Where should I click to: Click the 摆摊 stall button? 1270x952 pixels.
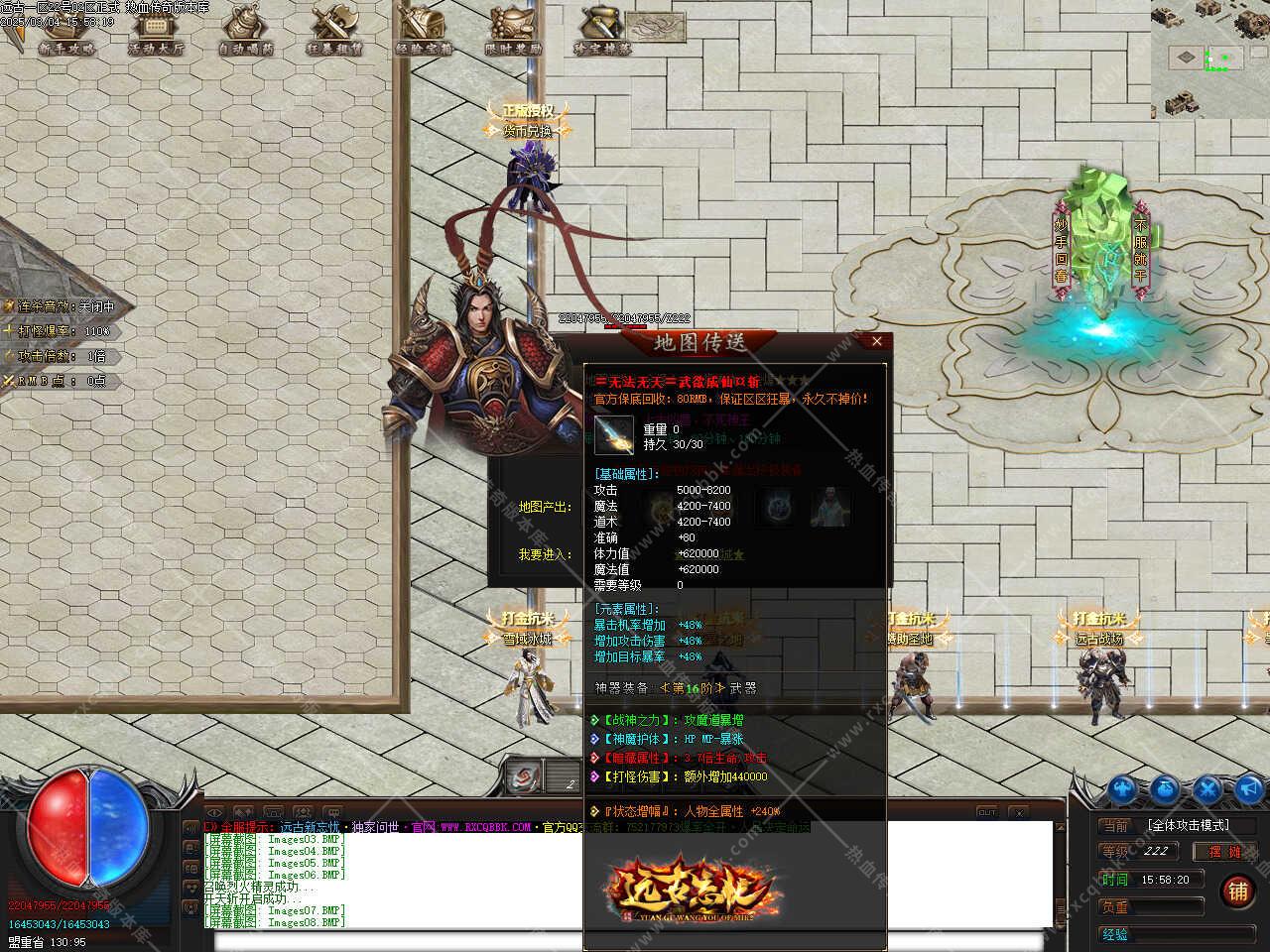pos(1223,851)
